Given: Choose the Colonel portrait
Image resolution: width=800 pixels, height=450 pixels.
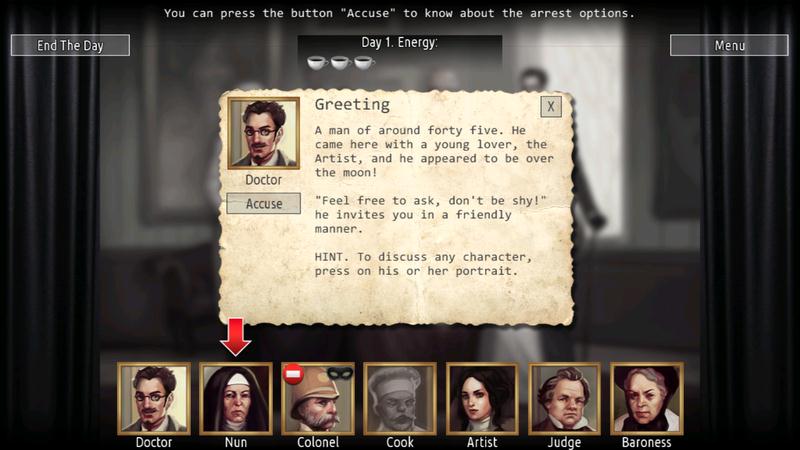Looking at the screenshot, I should (318, 398).
